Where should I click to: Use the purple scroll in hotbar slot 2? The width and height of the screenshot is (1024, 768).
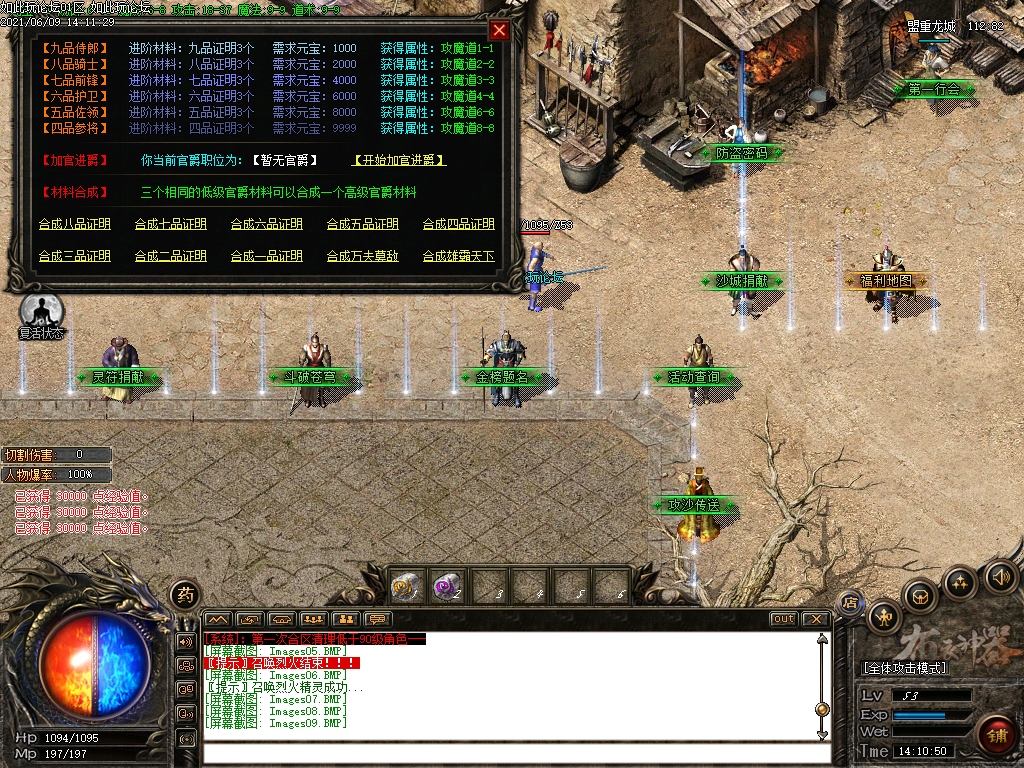click(x=447, y=586)
